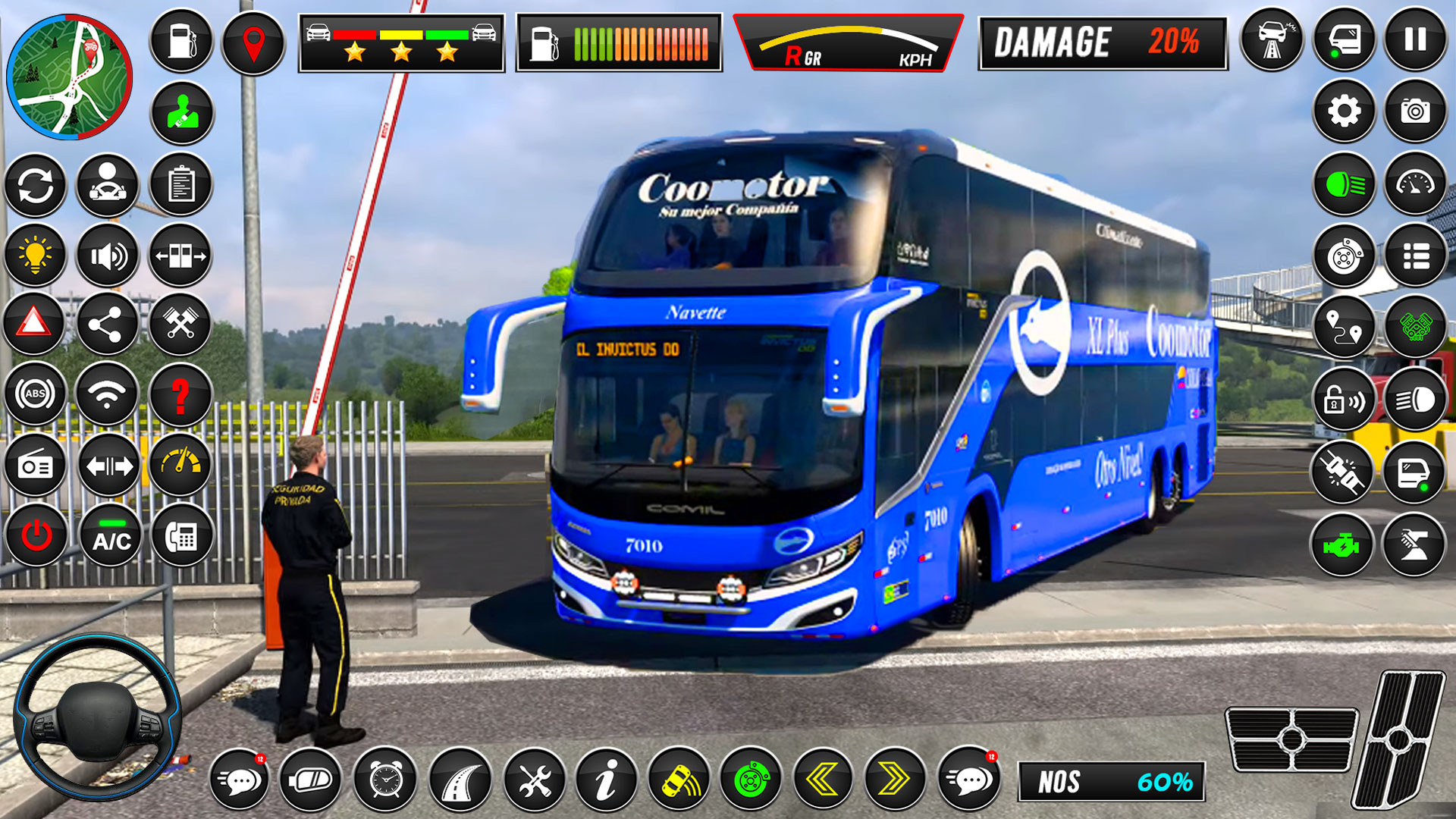Select the red map pin button
This screenshot has width=1456, height=819.
253,42
